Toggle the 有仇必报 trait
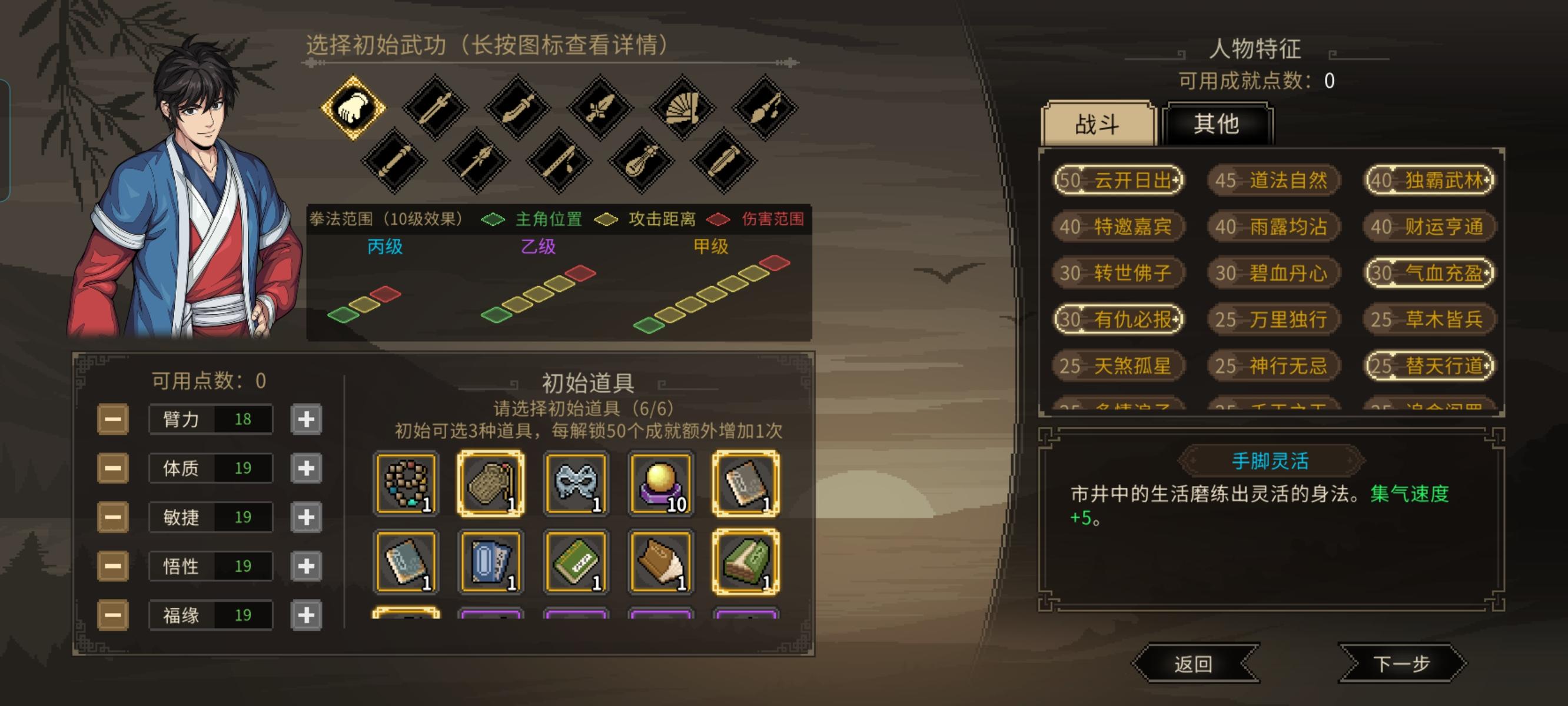The height and width of the screenshot is (706, 1568). 1118,319
